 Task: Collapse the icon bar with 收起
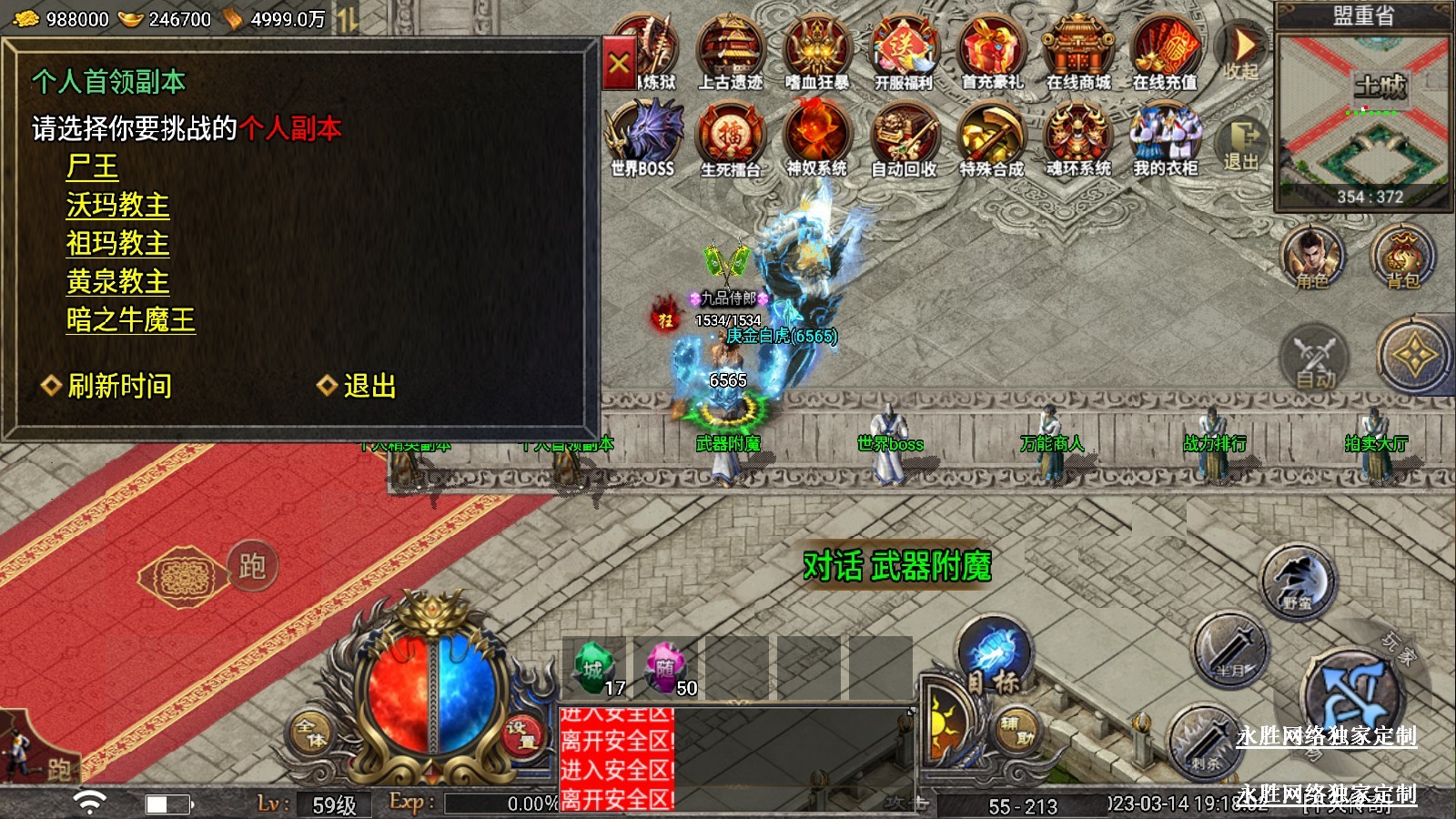1241,53
